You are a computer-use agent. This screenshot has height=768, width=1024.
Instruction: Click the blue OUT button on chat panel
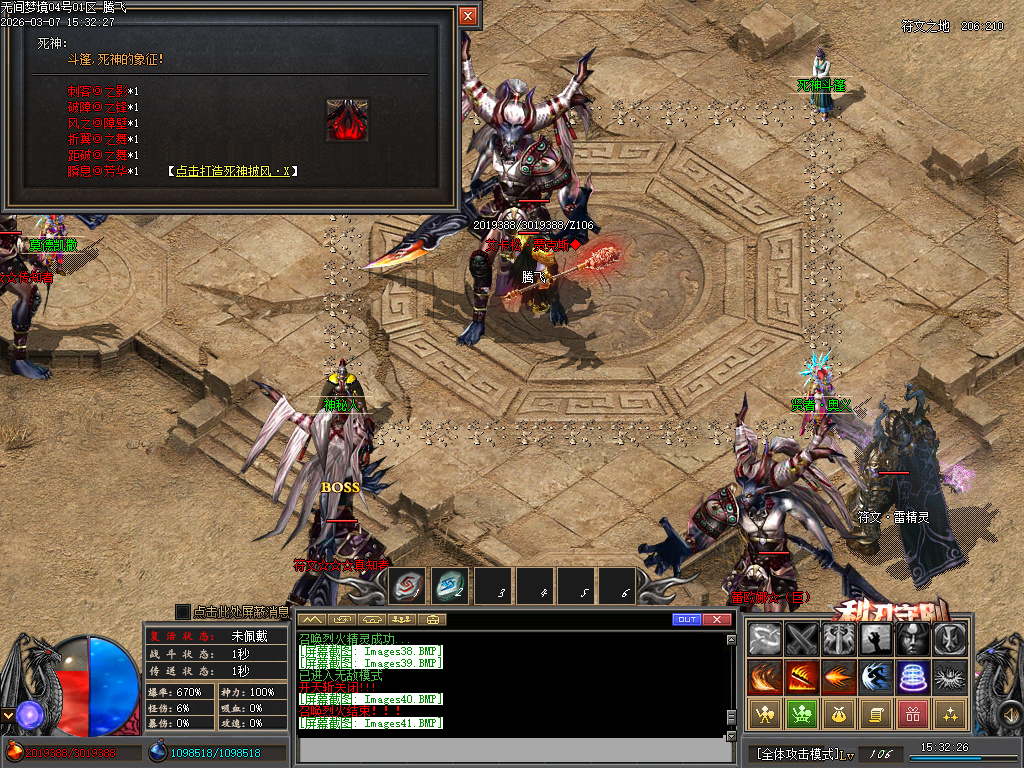pos(686,620)
